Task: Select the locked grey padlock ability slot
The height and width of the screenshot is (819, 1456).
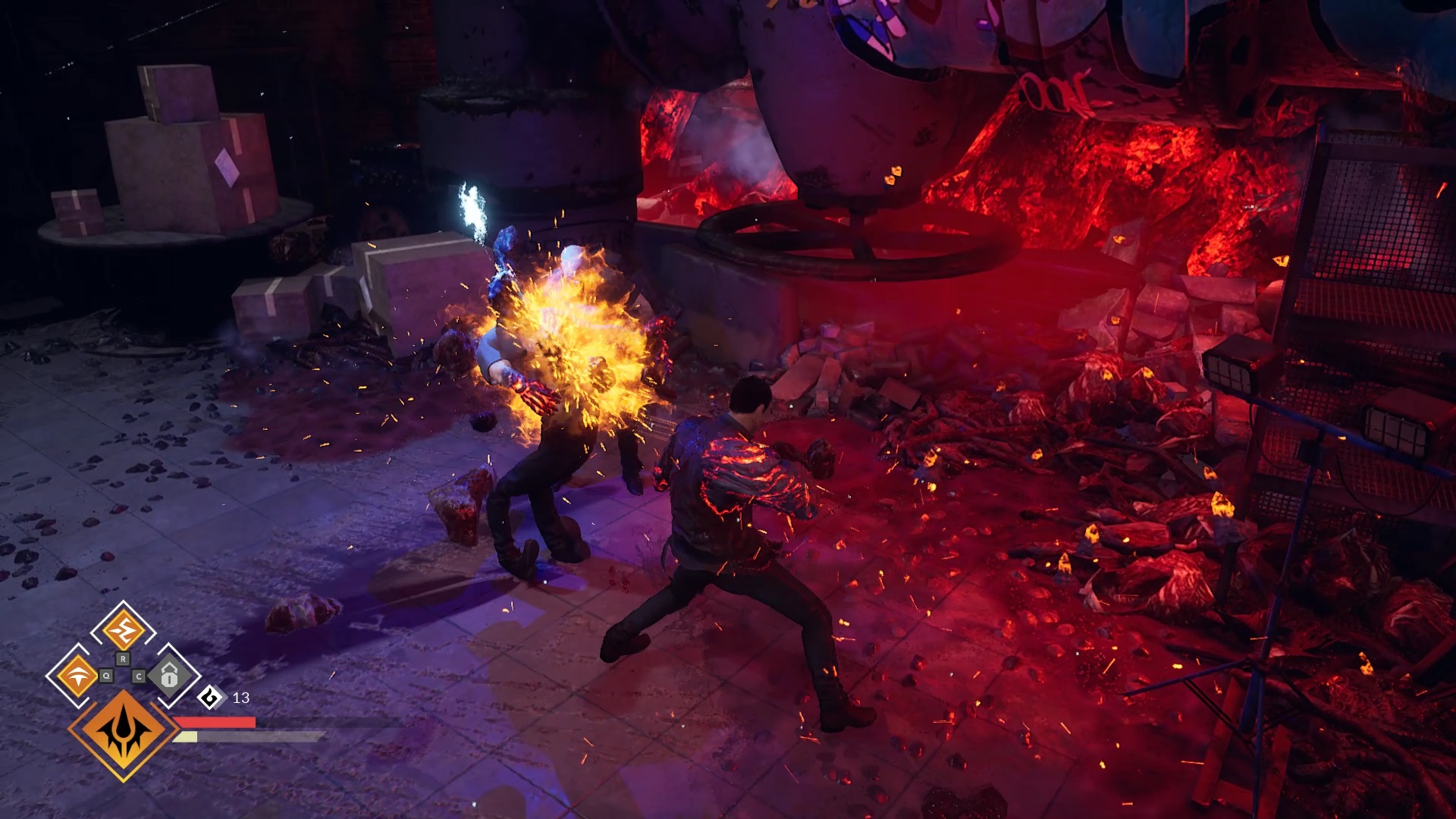Action: pos(169,674)
